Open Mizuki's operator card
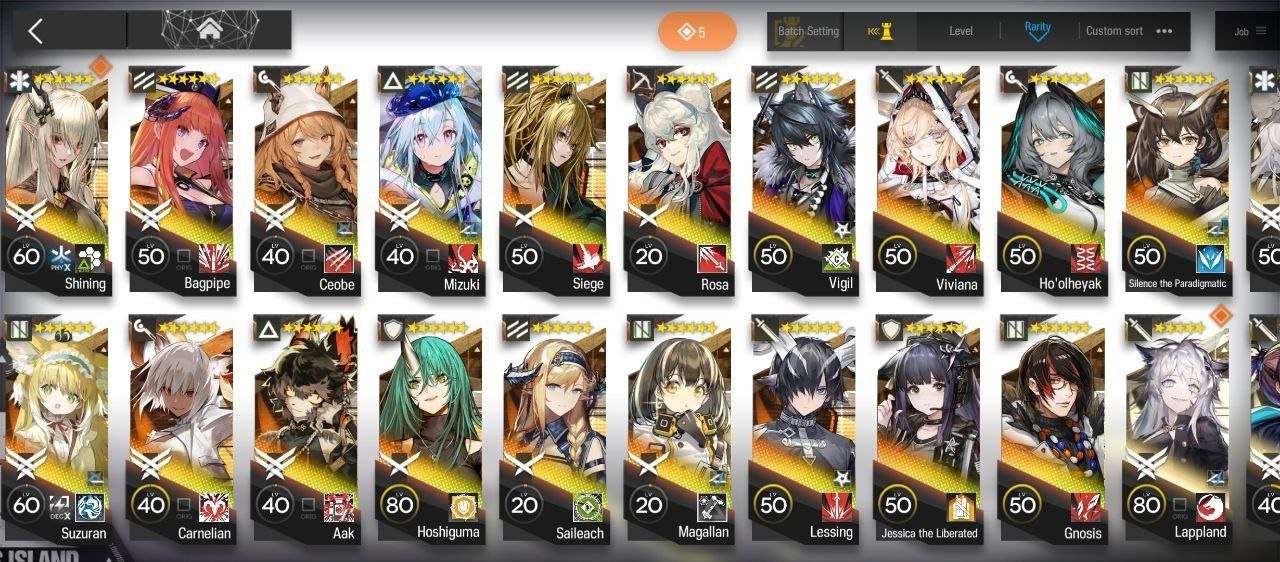 (x=430, y=180)
